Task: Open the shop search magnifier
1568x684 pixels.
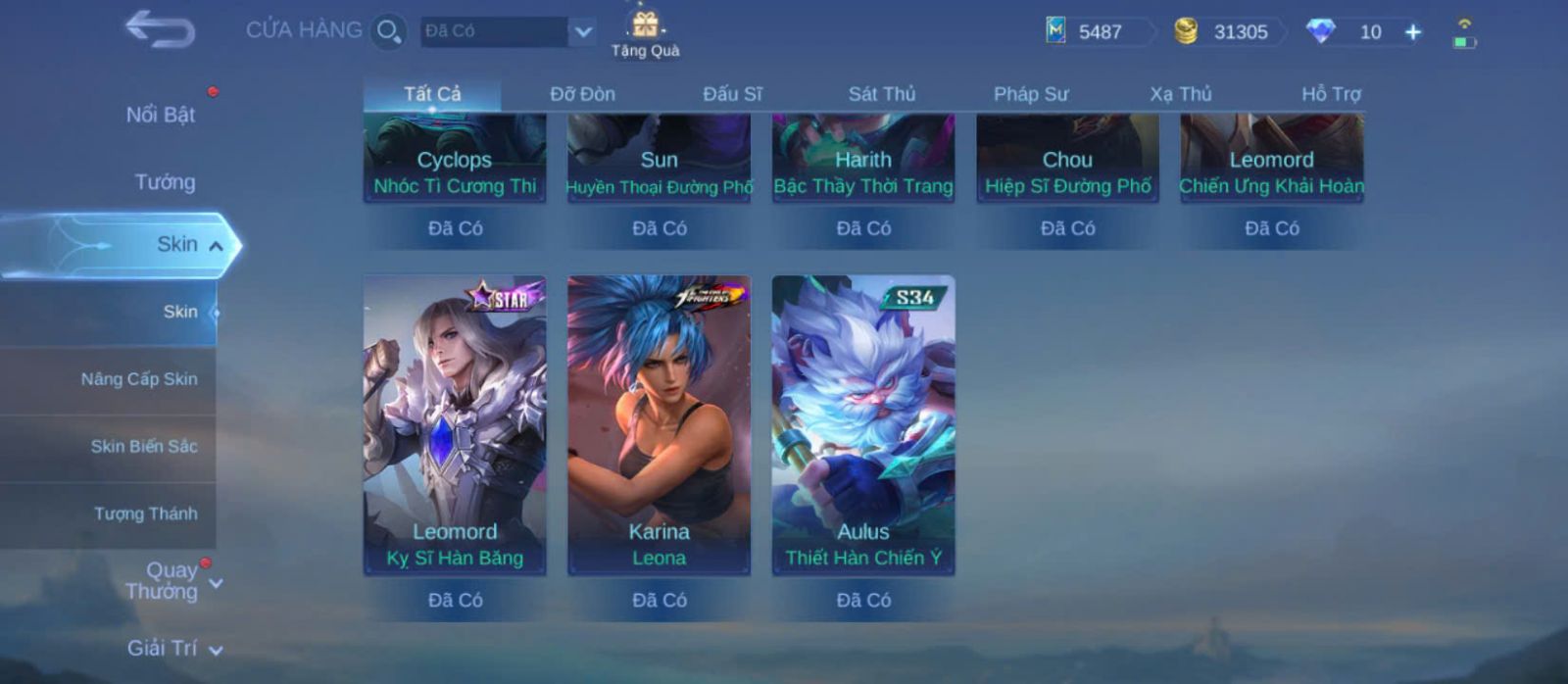Action: (388, 31)
